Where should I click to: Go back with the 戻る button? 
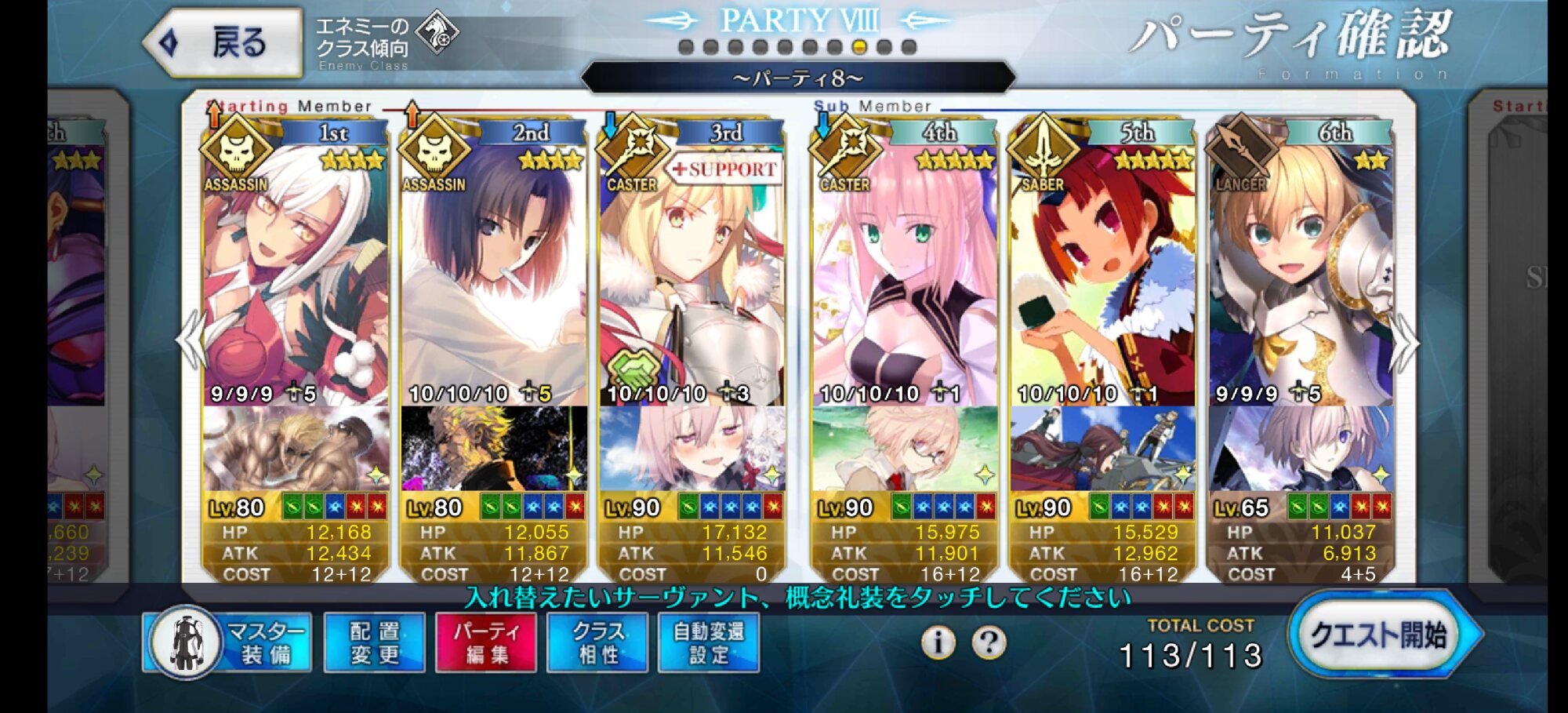223,42
